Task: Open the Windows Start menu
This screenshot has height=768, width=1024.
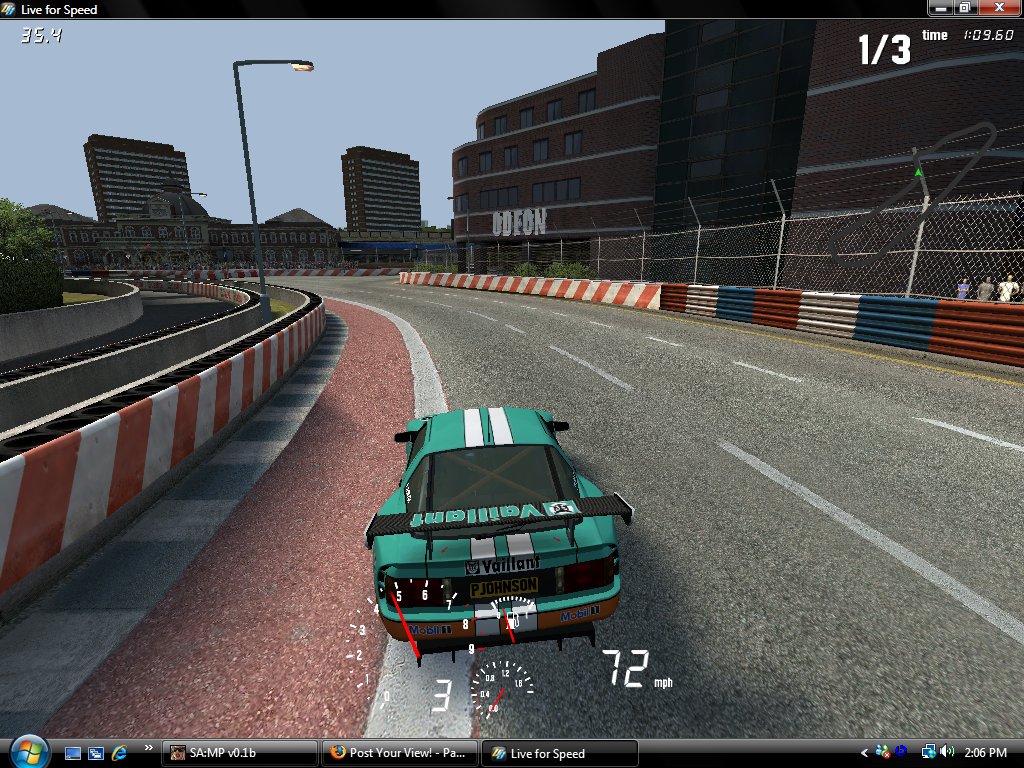Action: click(28, 751)
